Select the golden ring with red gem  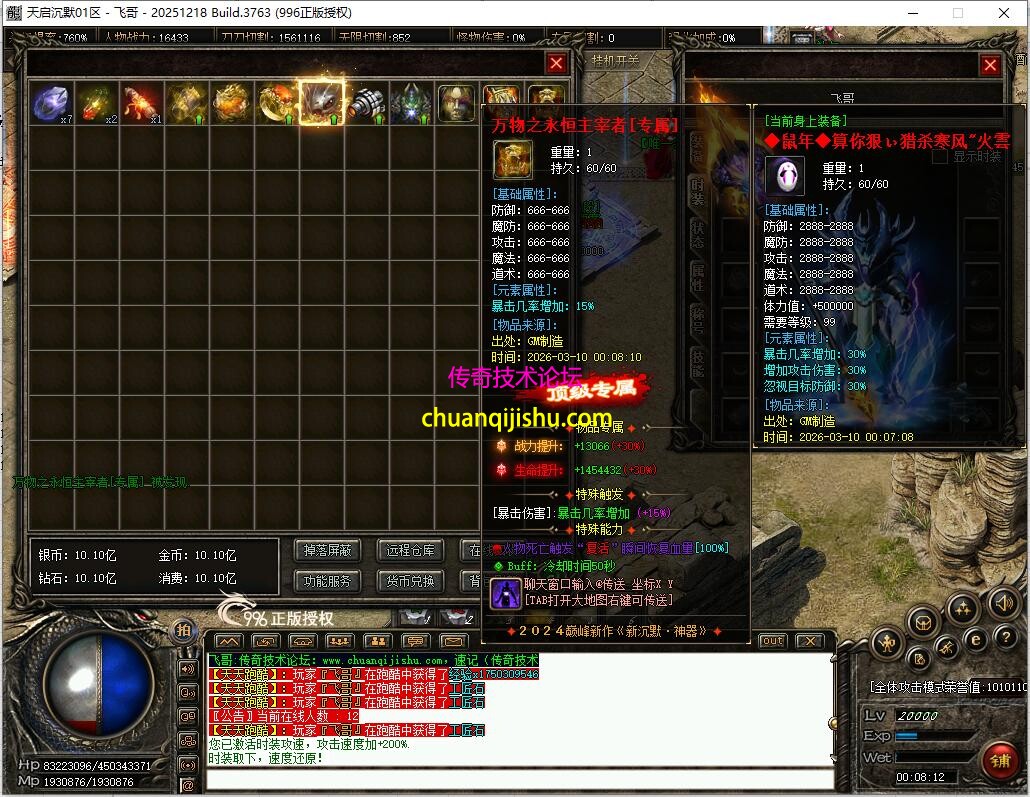click(x=276, y=102)
